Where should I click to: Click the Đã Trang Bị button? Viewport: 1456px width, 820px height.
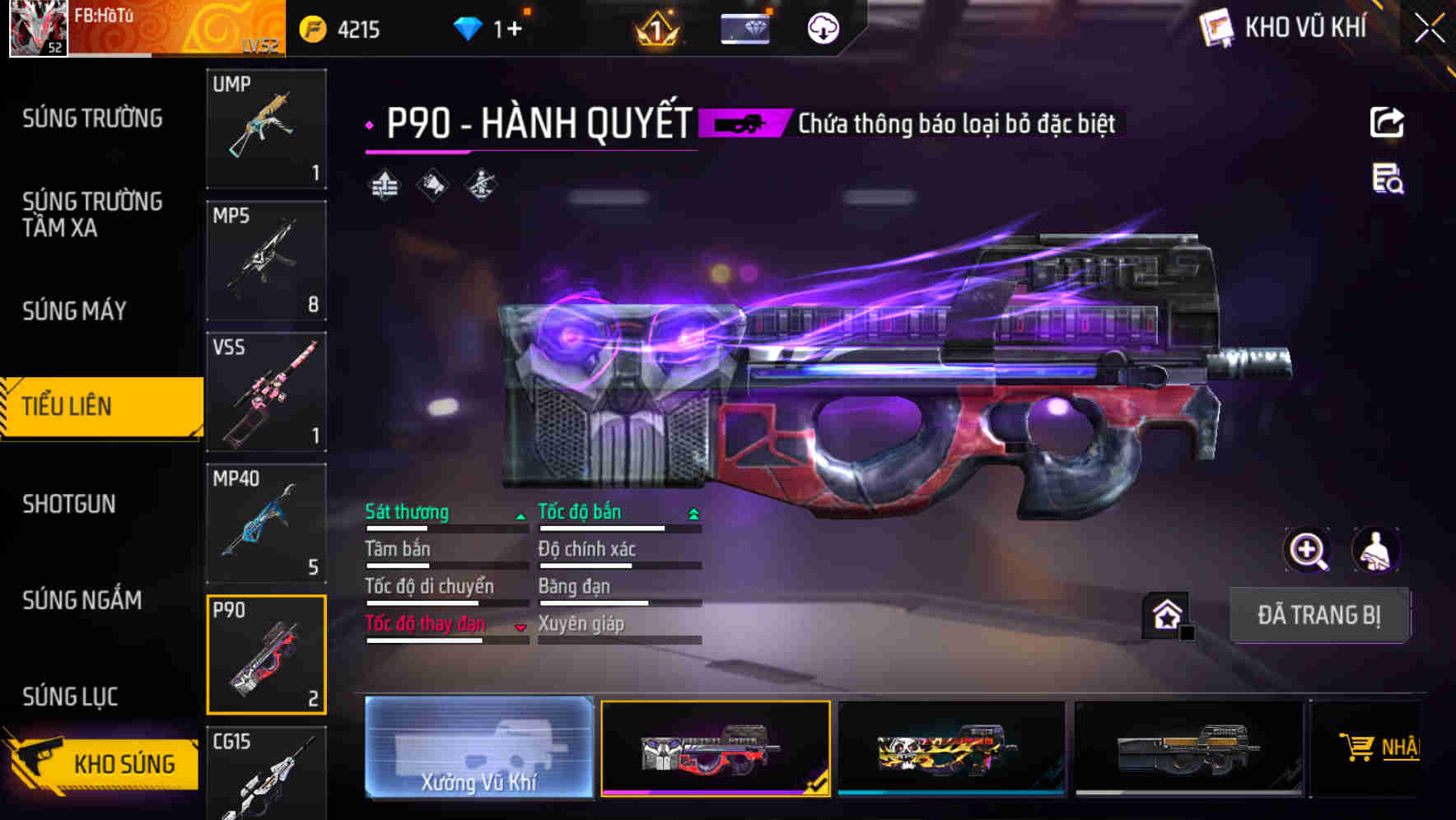pyautogui.click(x=1318, y=614)
